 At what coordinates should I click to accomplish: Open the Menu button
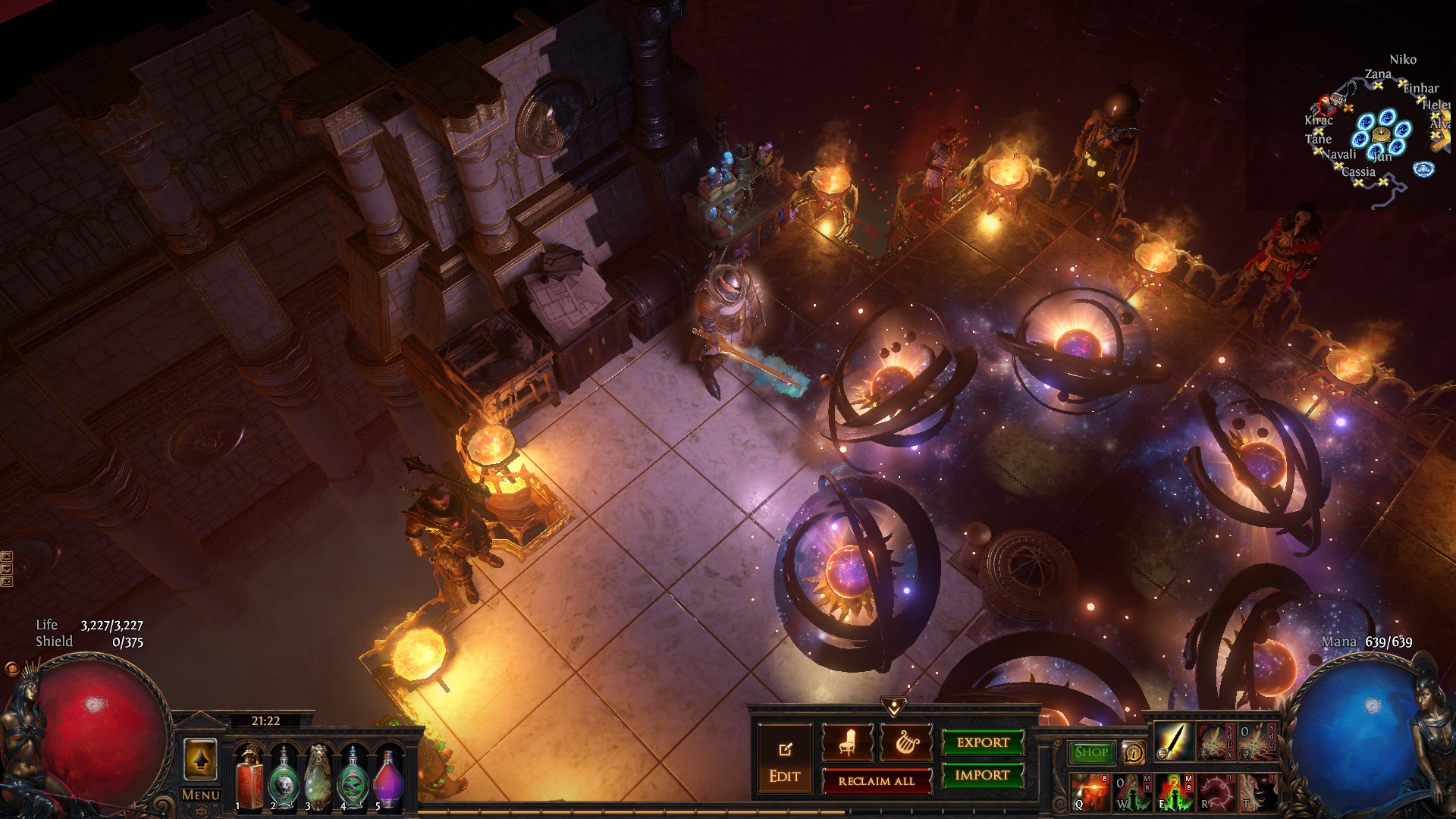201,795
